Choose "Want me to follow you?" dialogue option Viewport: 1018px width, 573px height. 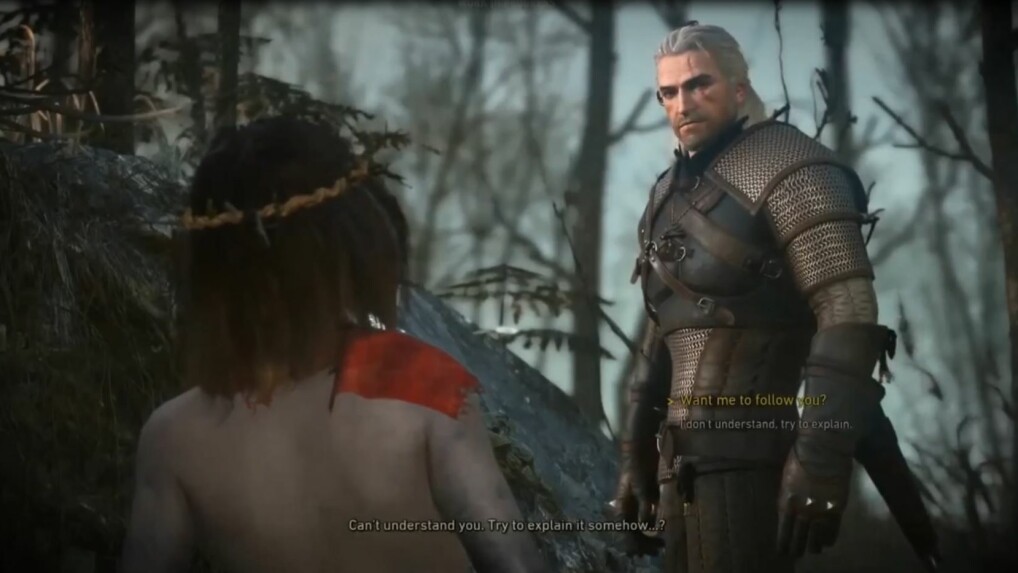pos(753,401)
